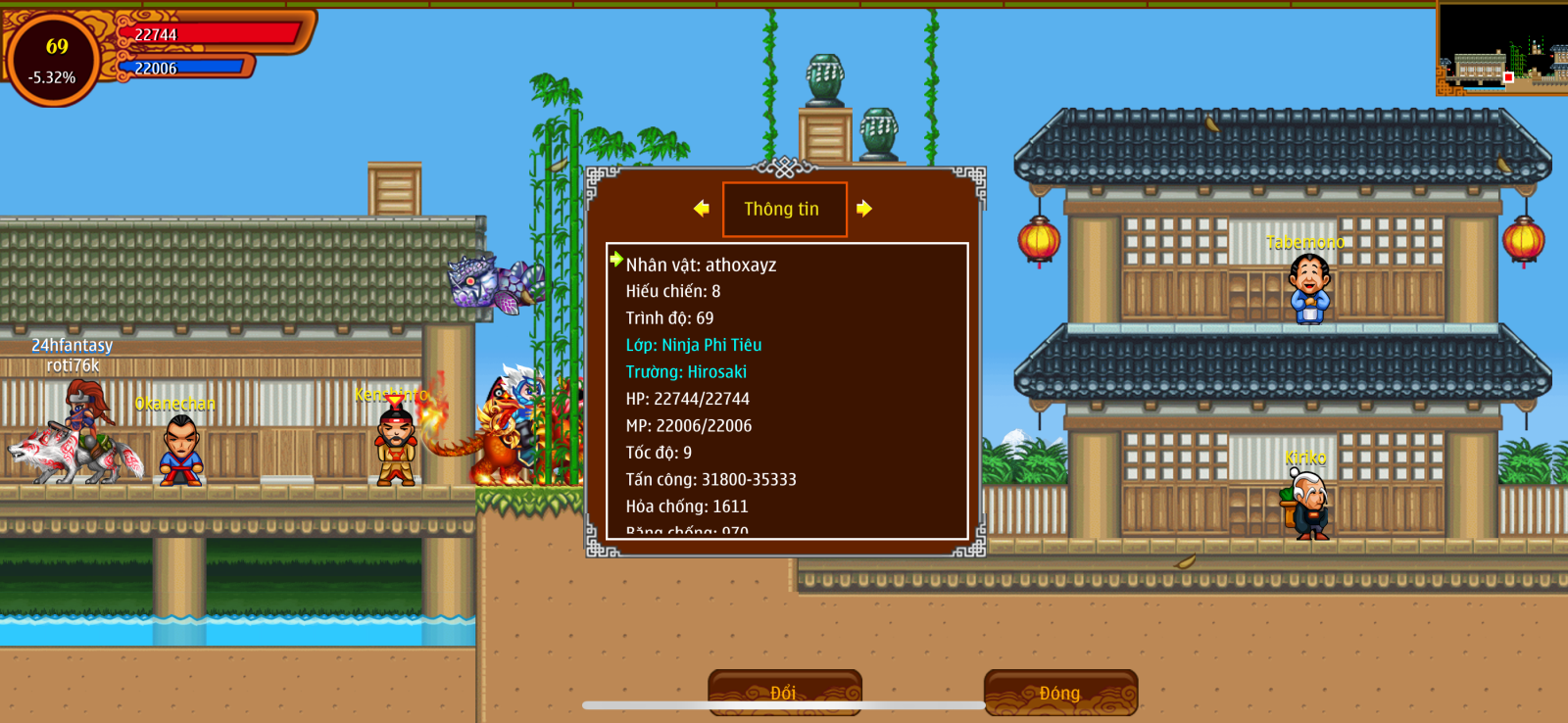Image resolution: width=1568 pixels, height=723 pixels.
Task: Go to previous tab with left arrow
Action: [701, 208]
